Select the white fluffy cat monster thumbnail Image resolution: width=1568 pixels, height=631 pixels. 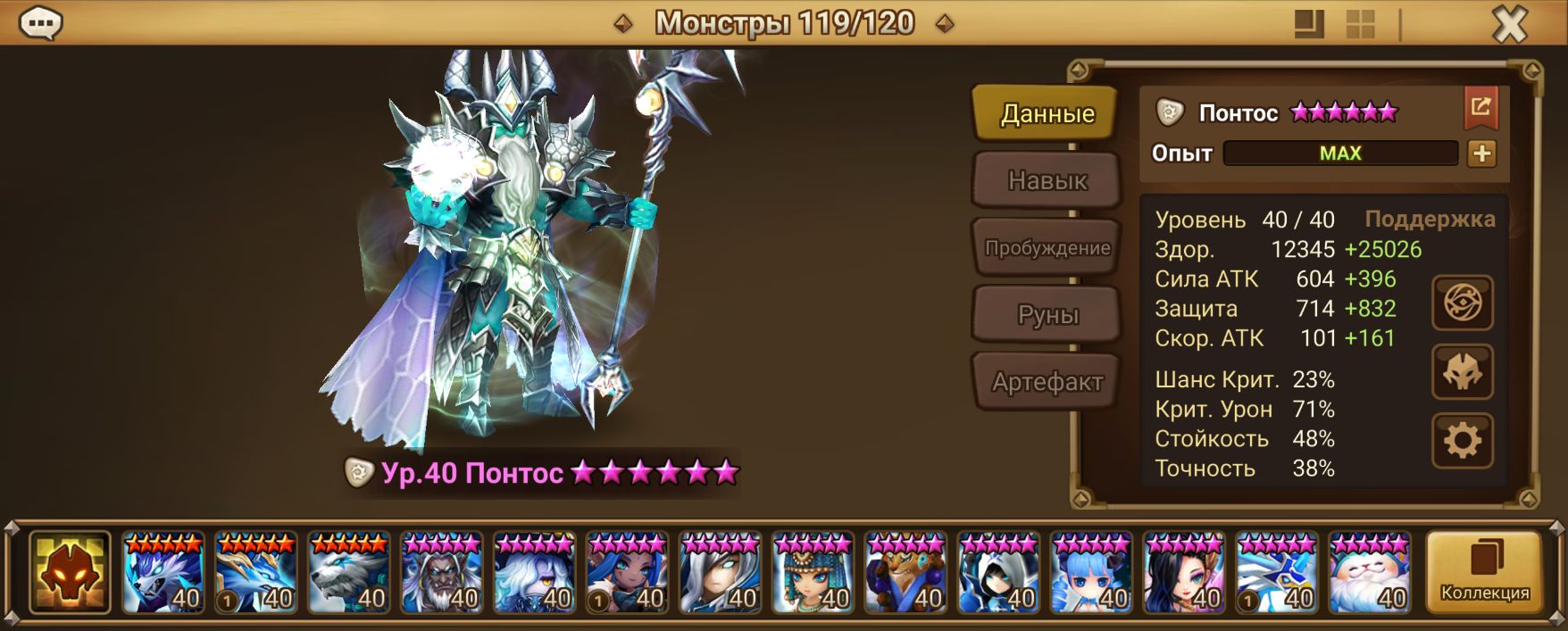(x=1369, y=573)
